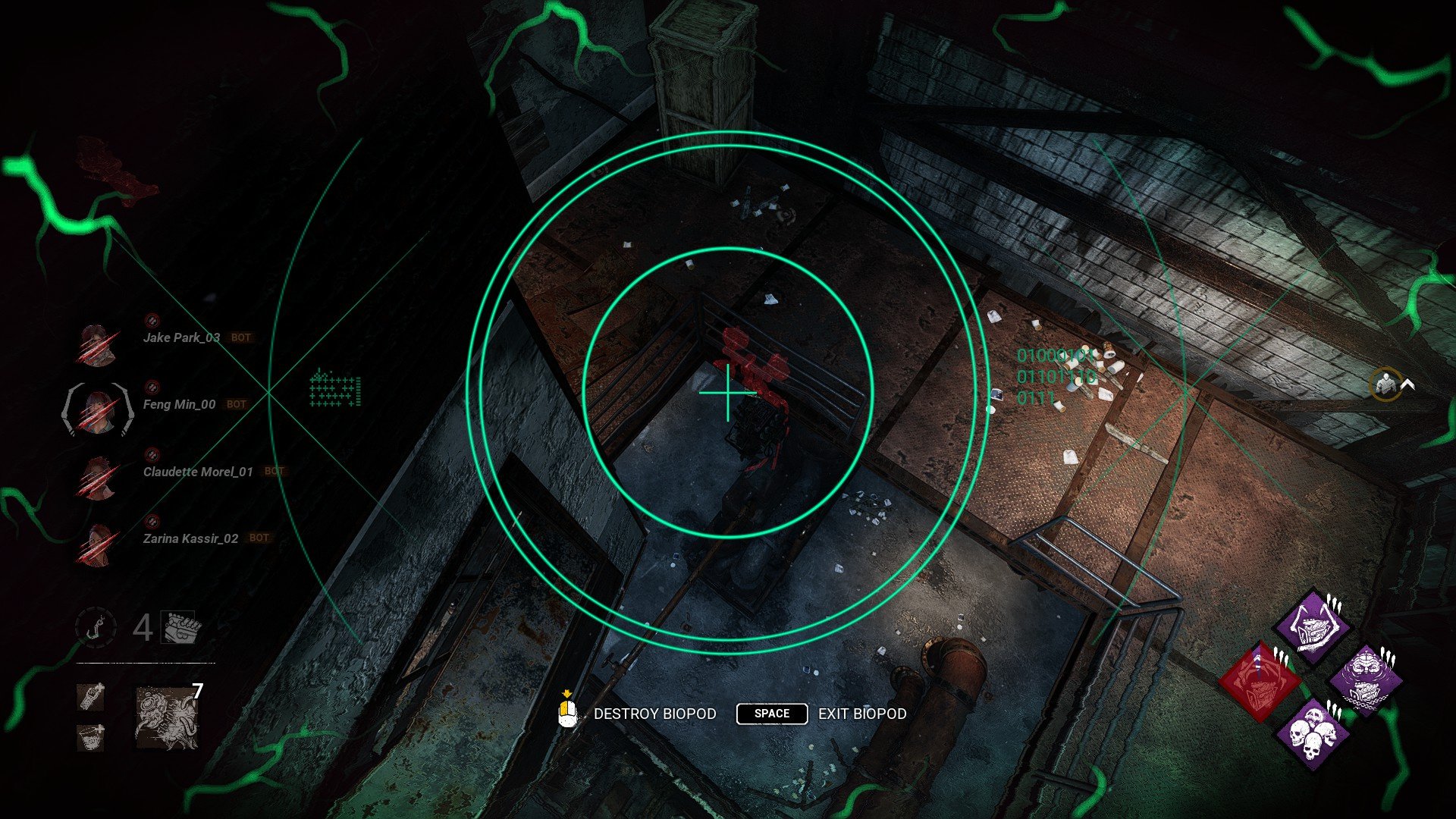The height and width of the screenshot is (819, 1456).
Task: Inspect the cup add-on icon
Action: pyautogui.click(x=90, y=736)
